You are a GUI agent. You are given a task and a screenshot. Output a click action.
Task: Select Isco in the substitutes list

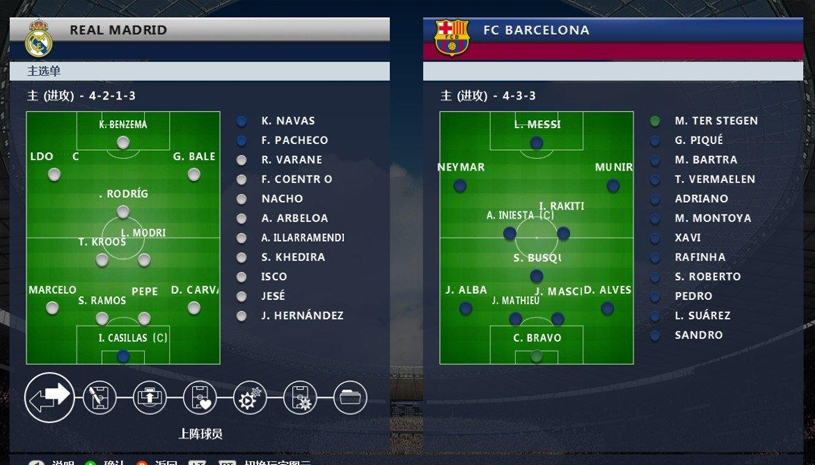click(x=274, y=277)
